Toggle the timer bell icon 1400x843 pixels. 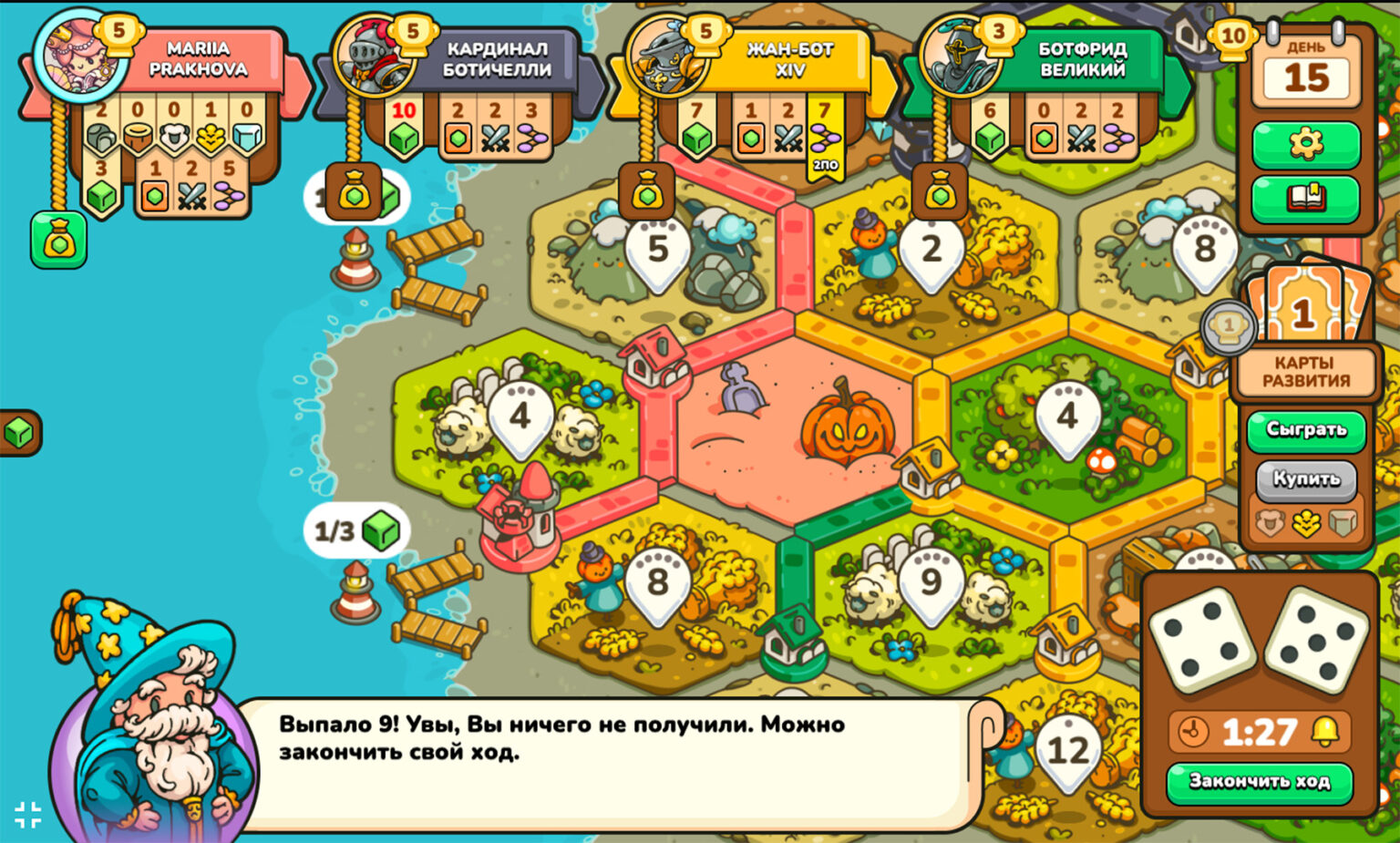1325,732
